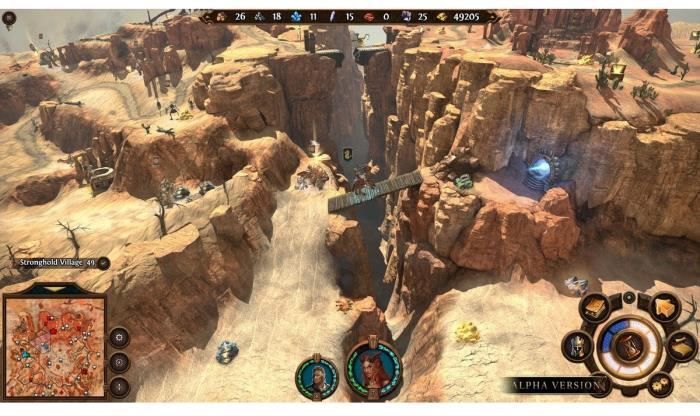This screenshot has height=416, width=700.
Task: Click the middle round button beside the minimap
Action: point(119,361)
